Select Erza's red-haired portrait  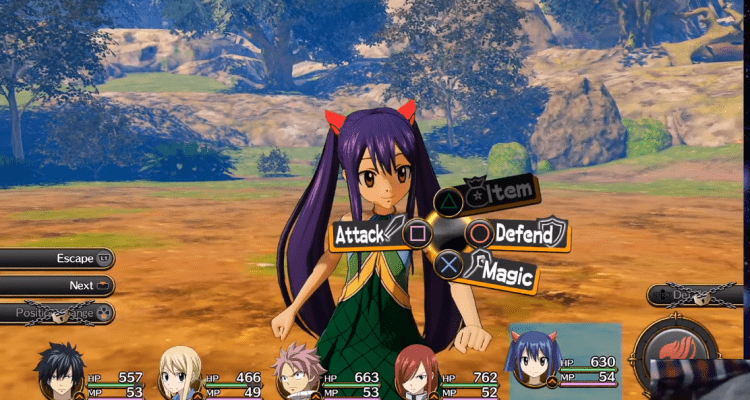pos(416,372)
